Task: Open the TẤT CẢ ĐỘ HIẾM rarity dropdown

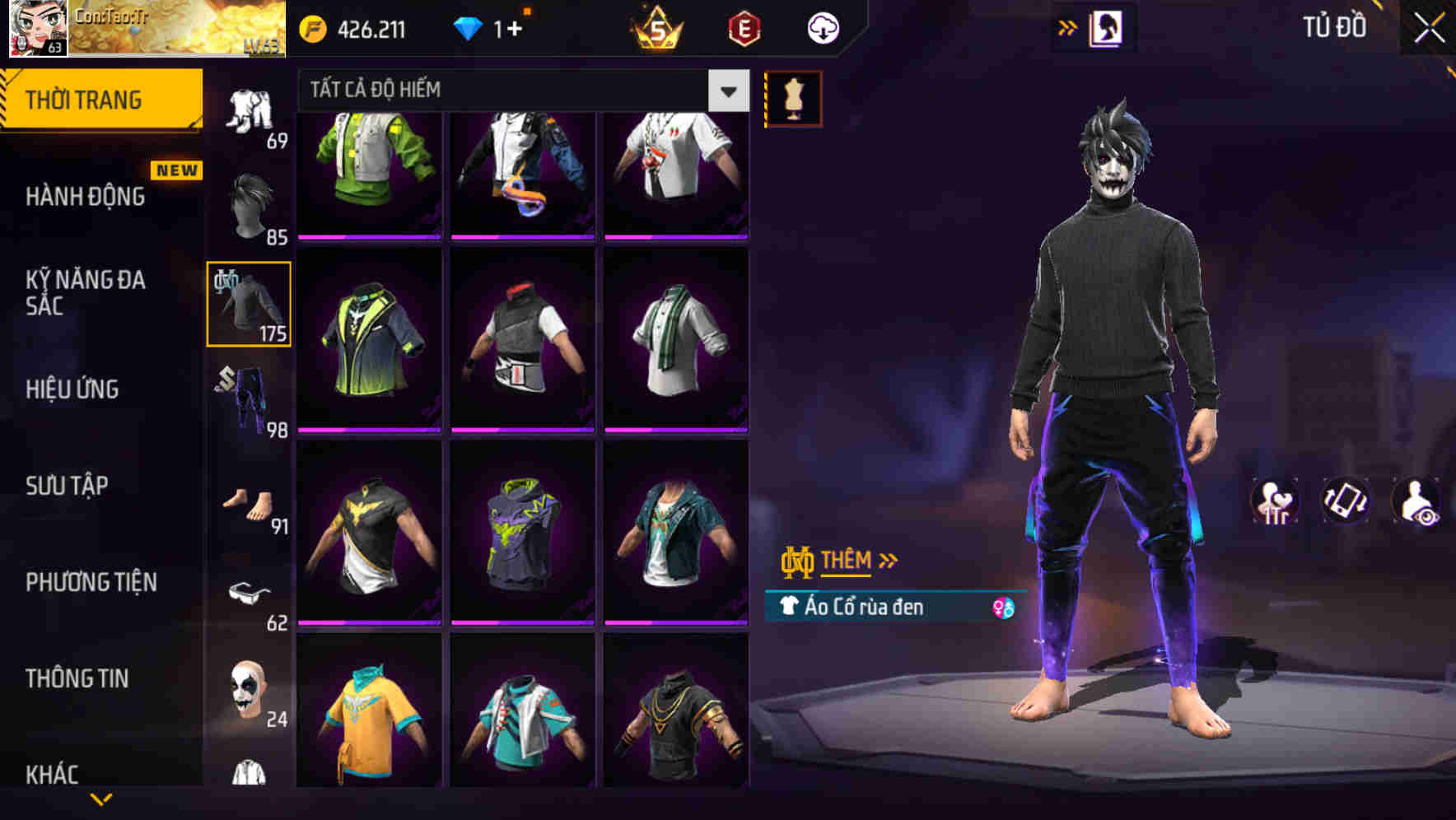Action: pyautogui.click(x=511, y=89)
